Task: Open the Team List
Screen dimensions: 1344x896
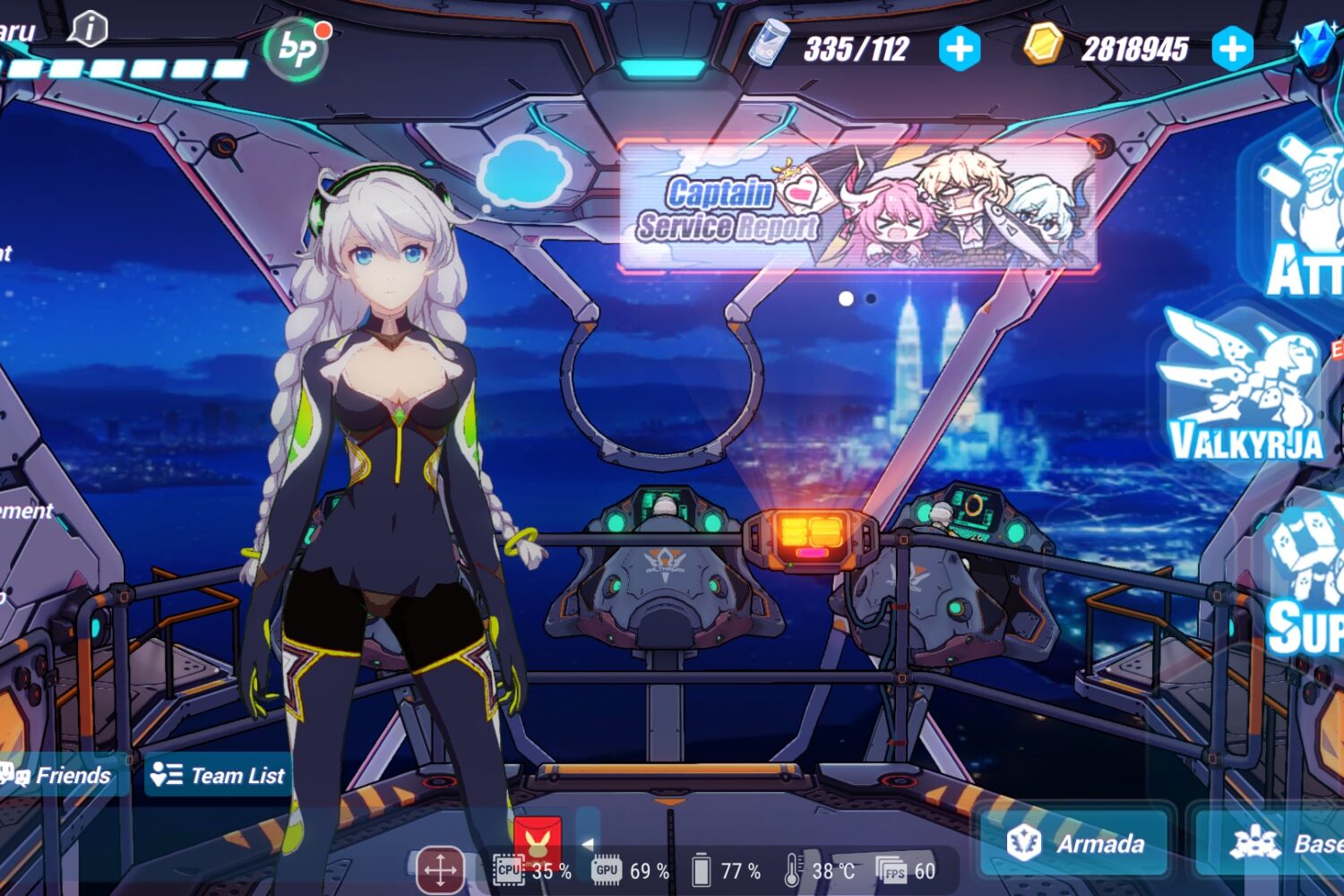Action: (x=217, y=775)
